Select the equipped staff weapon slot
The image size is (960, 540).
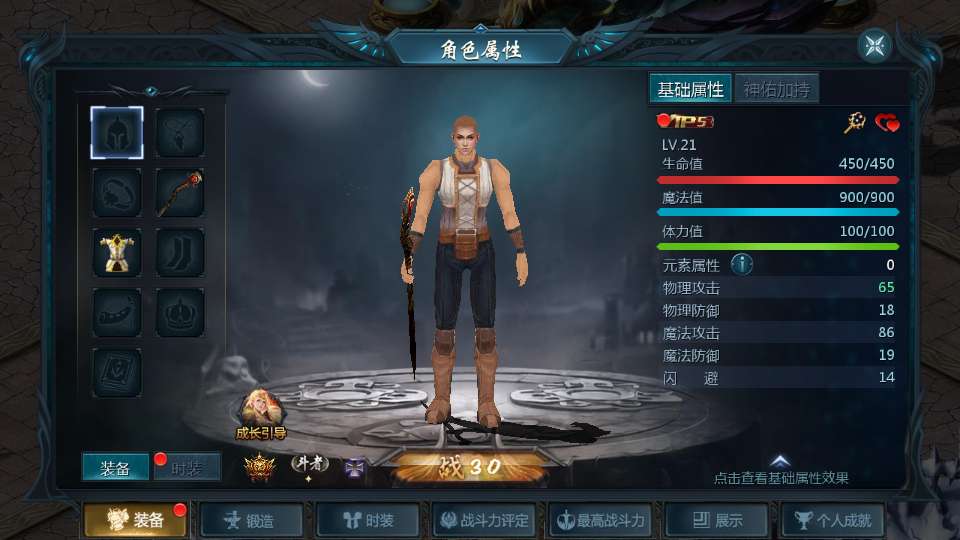(x=180, y=192)
